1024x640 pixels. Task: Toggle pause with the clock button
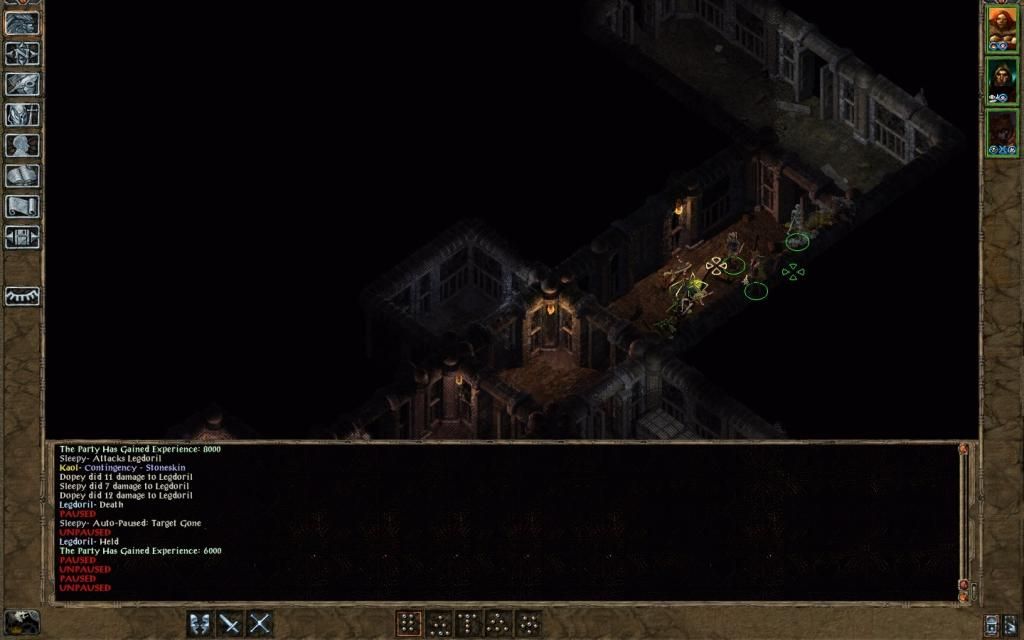(22, 622)
